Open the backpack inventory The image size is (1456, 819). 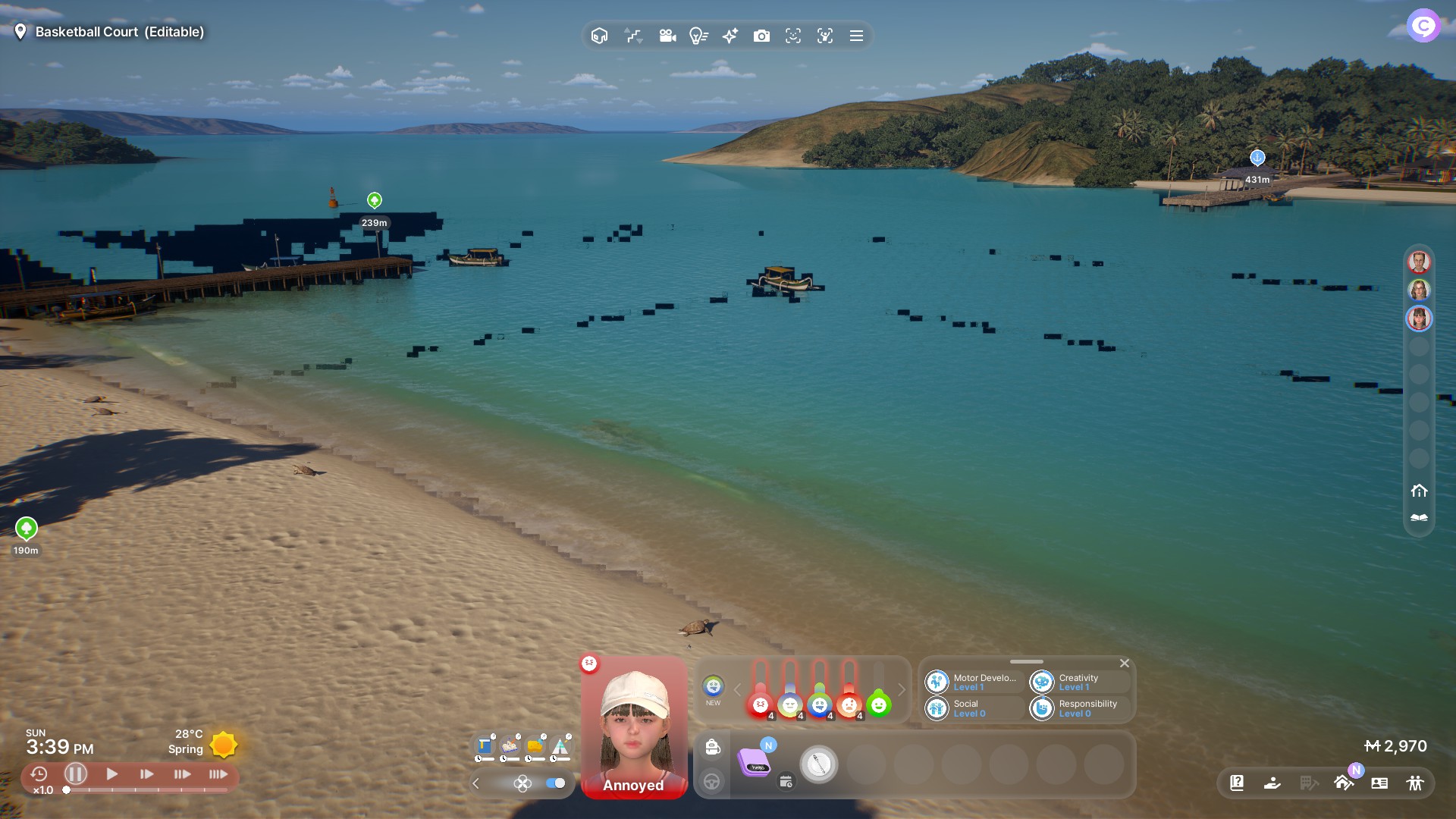tap(712, 748)
